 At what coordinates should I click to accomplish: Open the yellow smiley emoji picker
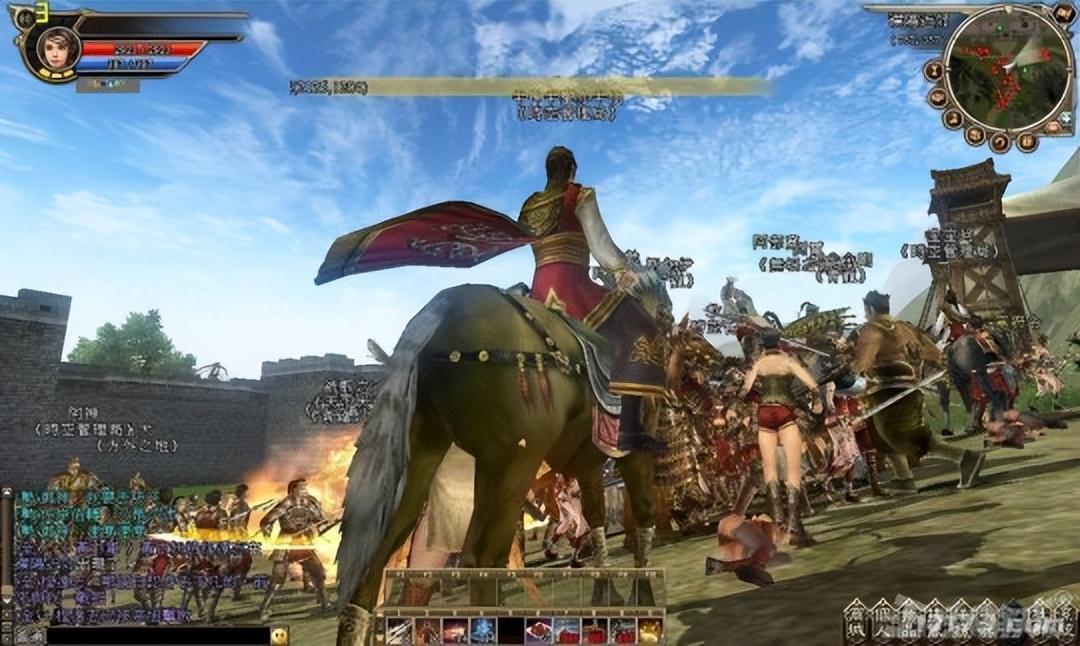(x=280, y=635)
